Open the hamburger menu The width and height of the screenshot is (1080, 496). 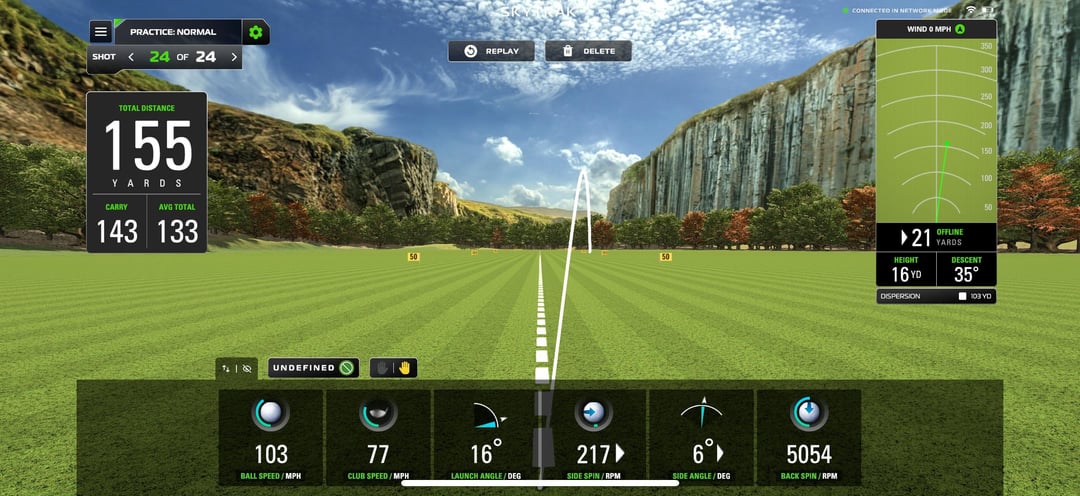click(x=100, y=32)
